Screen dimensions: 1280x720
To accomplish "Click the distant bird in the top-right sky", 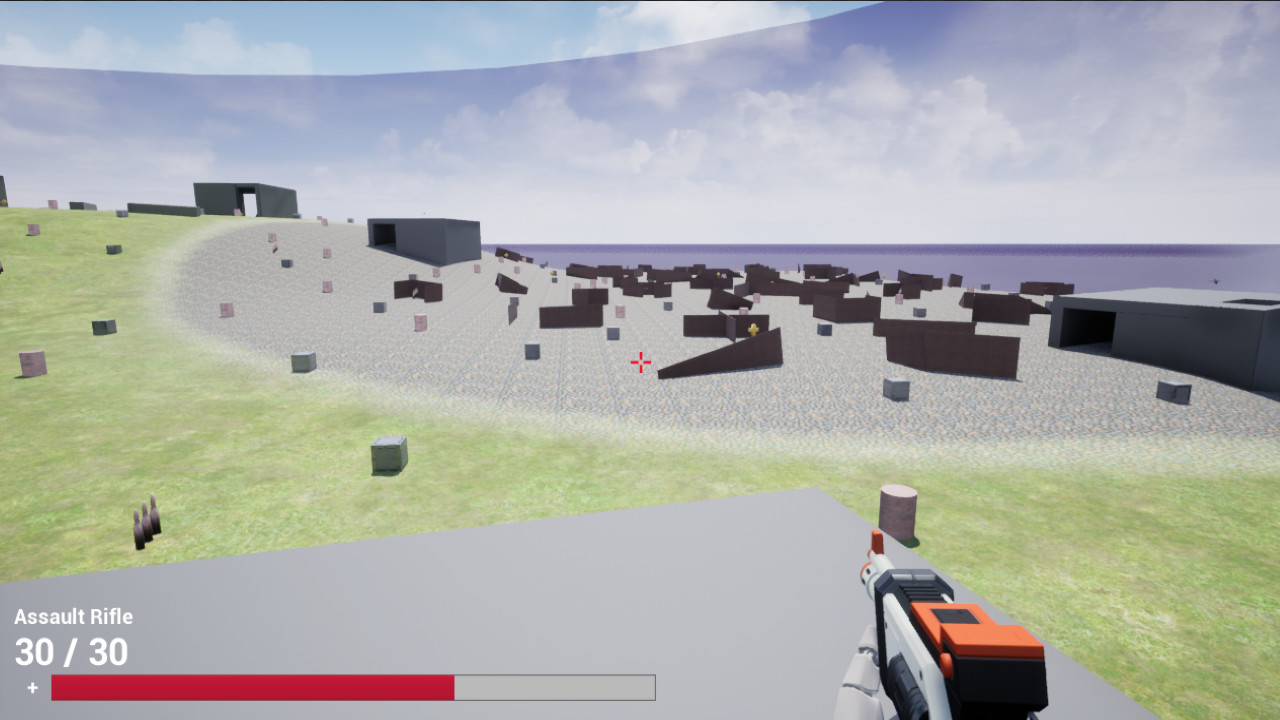I will click(x=1215, y=281).
